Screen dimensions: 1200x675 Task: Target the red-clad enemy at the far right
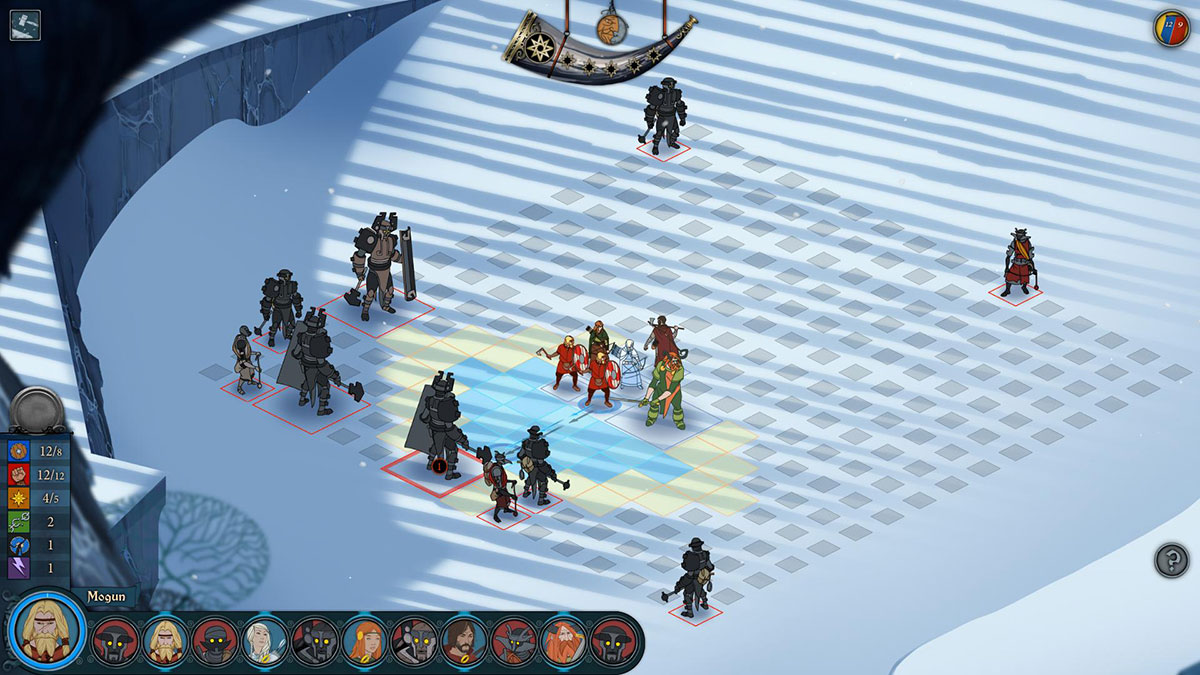coord(1017,263)
